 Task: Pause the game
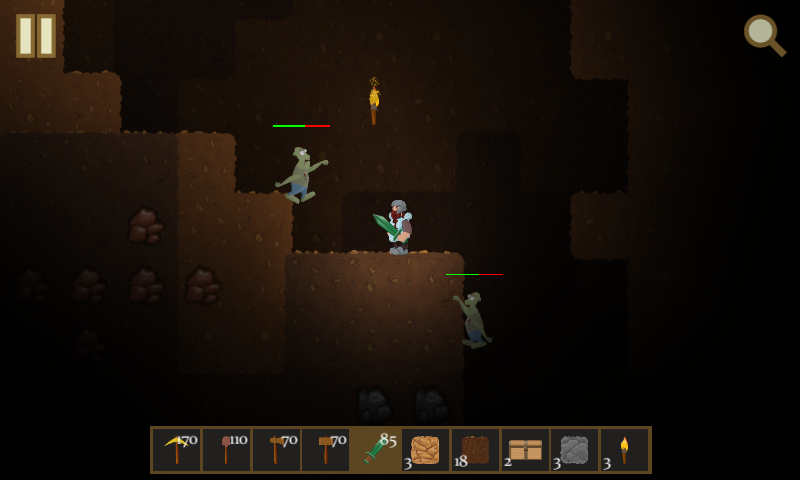coord(36,36)
